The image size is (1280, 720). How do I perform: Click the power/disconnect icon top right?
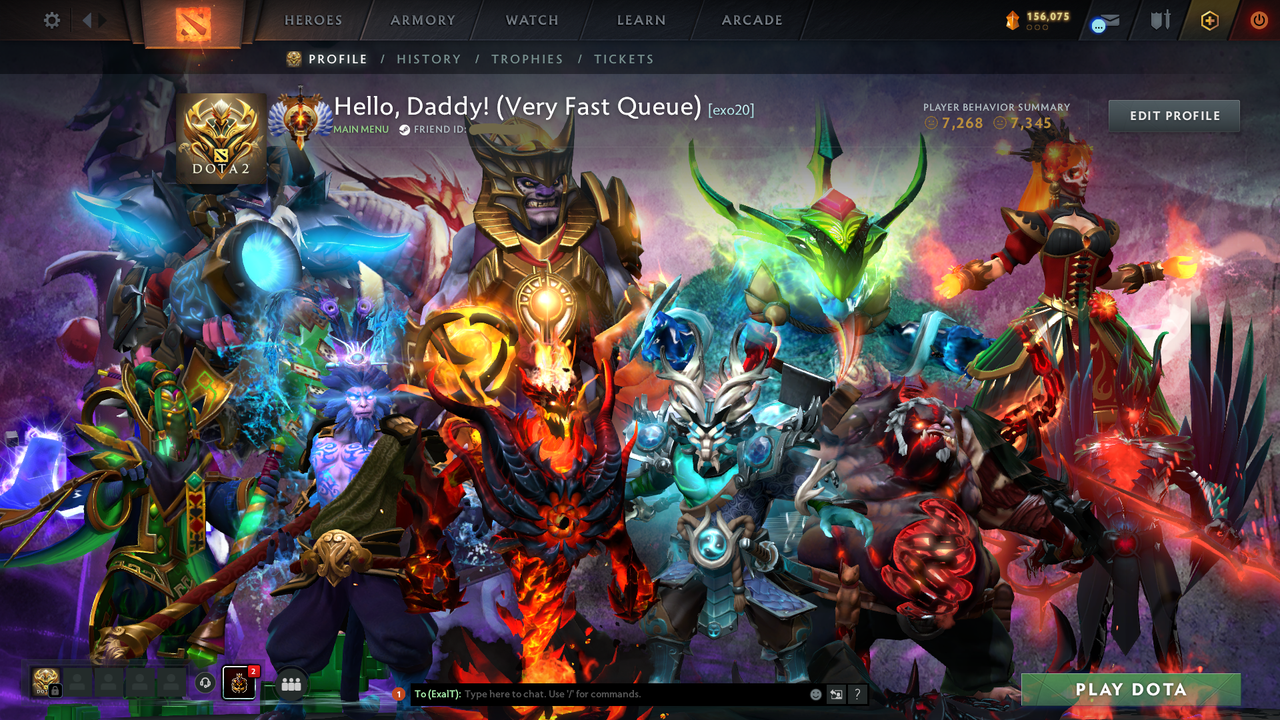[1259, 18]
